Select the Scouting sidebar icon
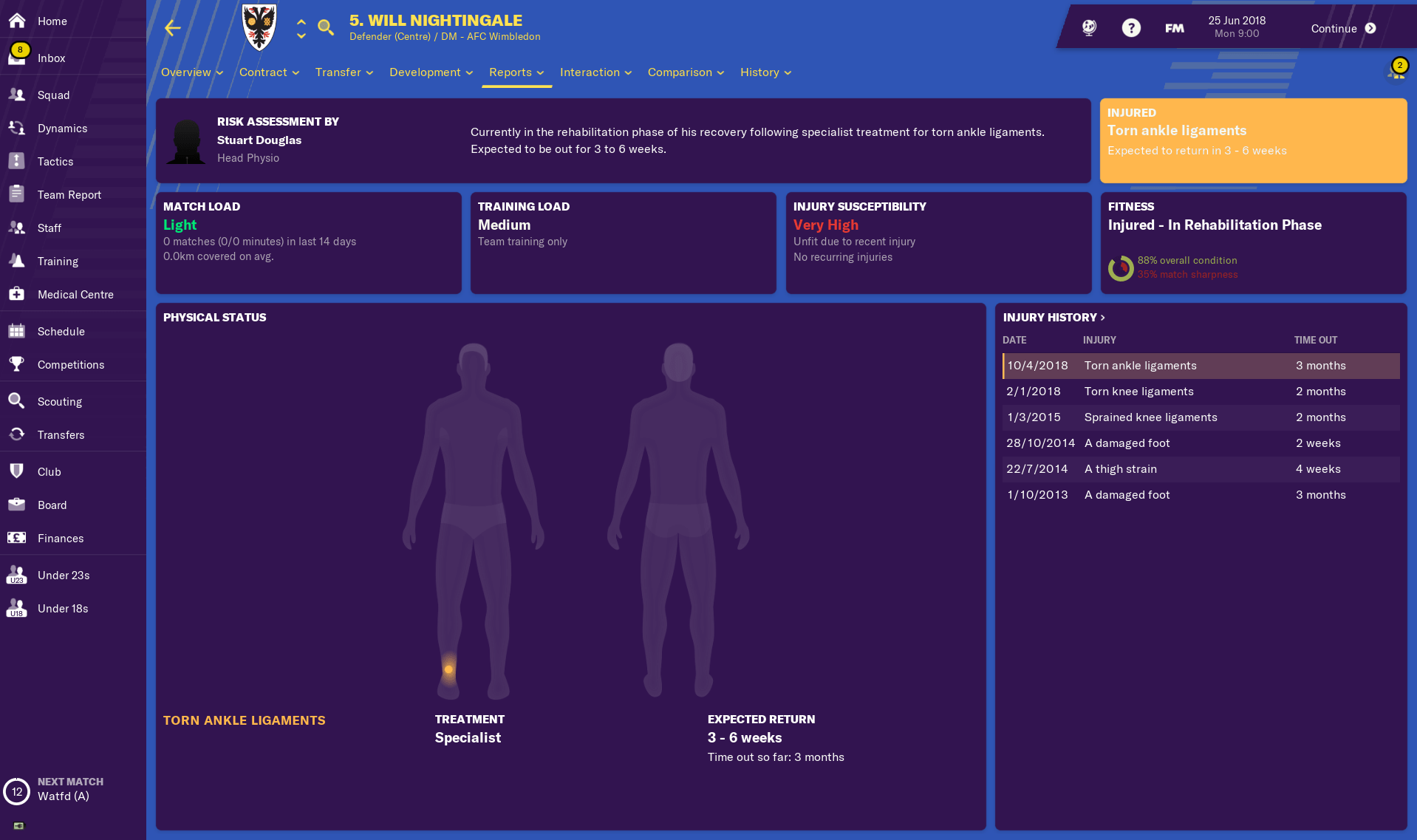The height and width of the screenshot is (840, 1417). [x=16, y=401]
